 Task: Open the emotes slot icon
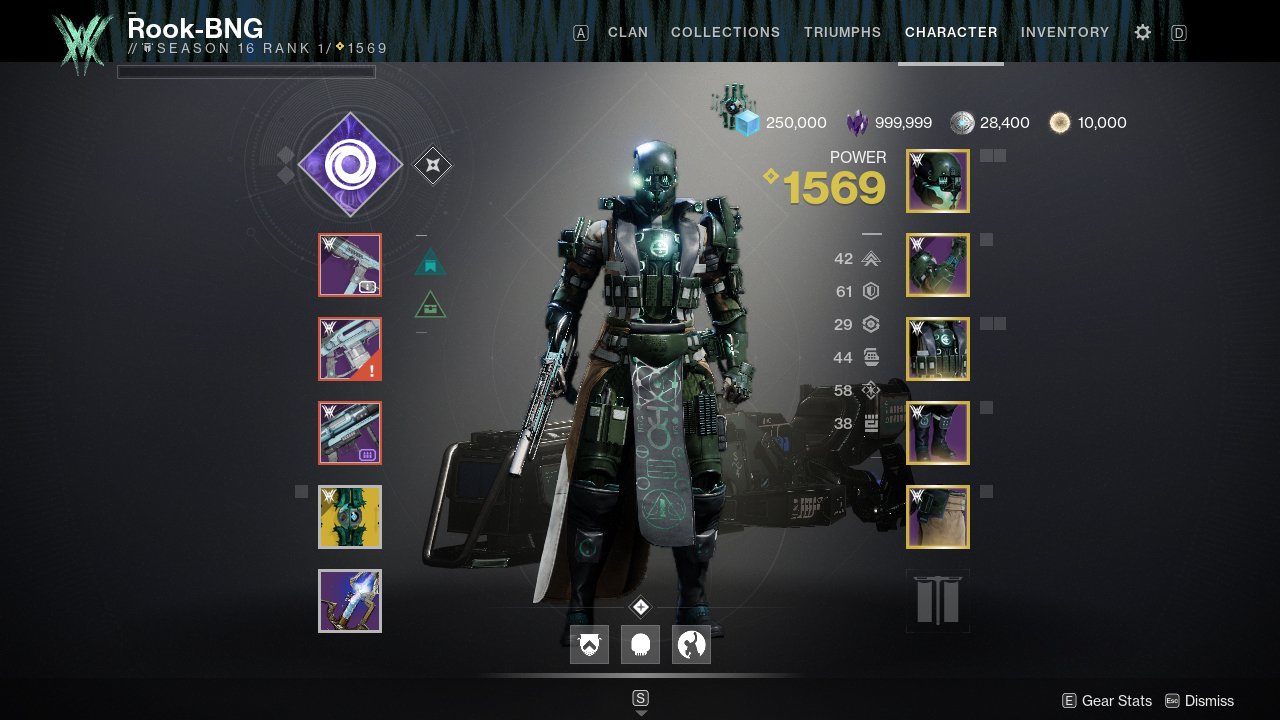tap(691, 645)
